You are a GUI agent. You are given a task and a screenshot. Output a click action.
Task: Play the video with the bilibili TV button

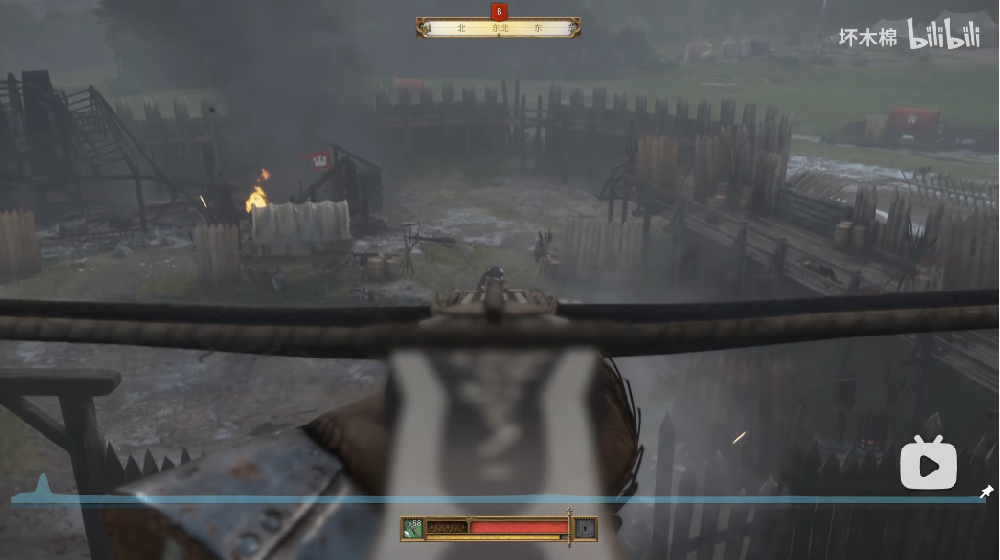929,464
